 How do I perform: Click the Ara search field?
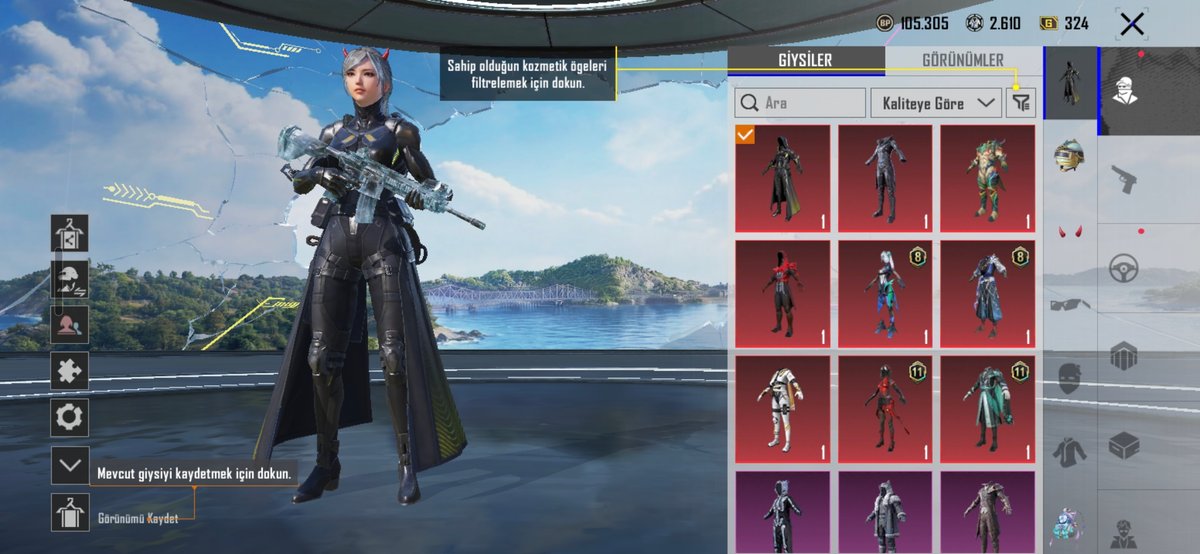point(801,102)
